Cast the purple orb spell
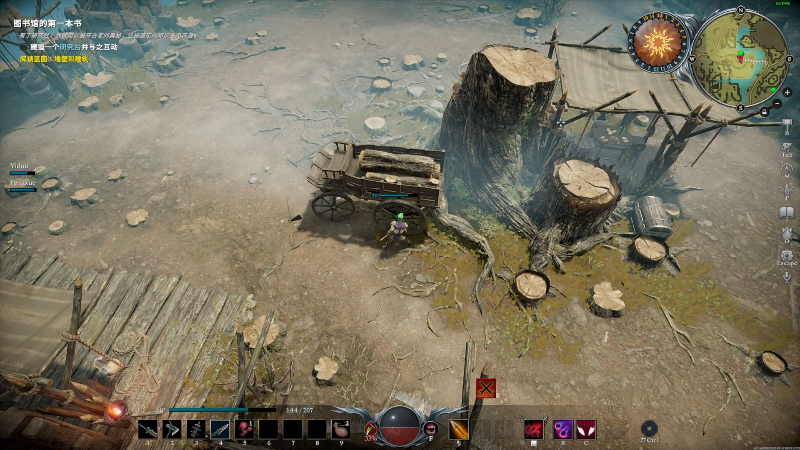800x450 pixels. (562, 430)
